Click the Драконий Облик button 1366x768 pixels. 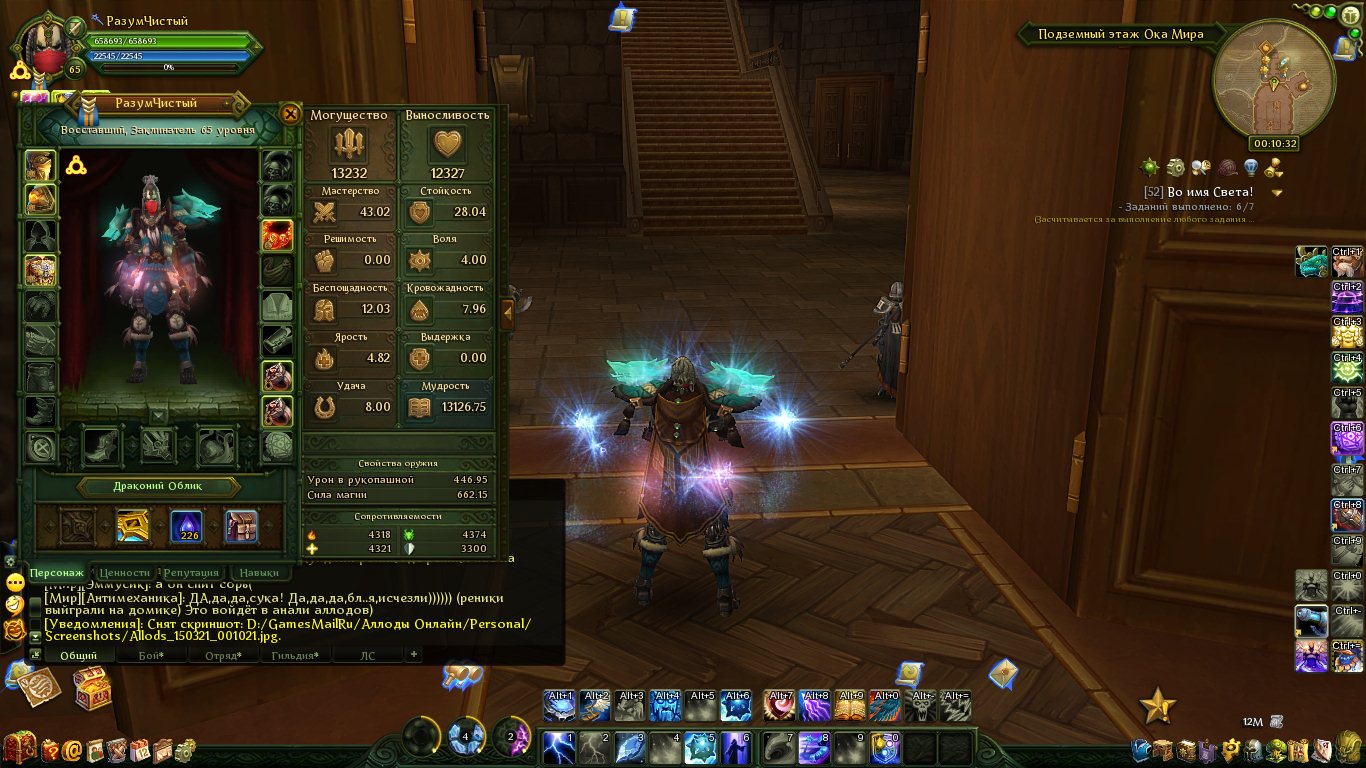tap(159, 487)
